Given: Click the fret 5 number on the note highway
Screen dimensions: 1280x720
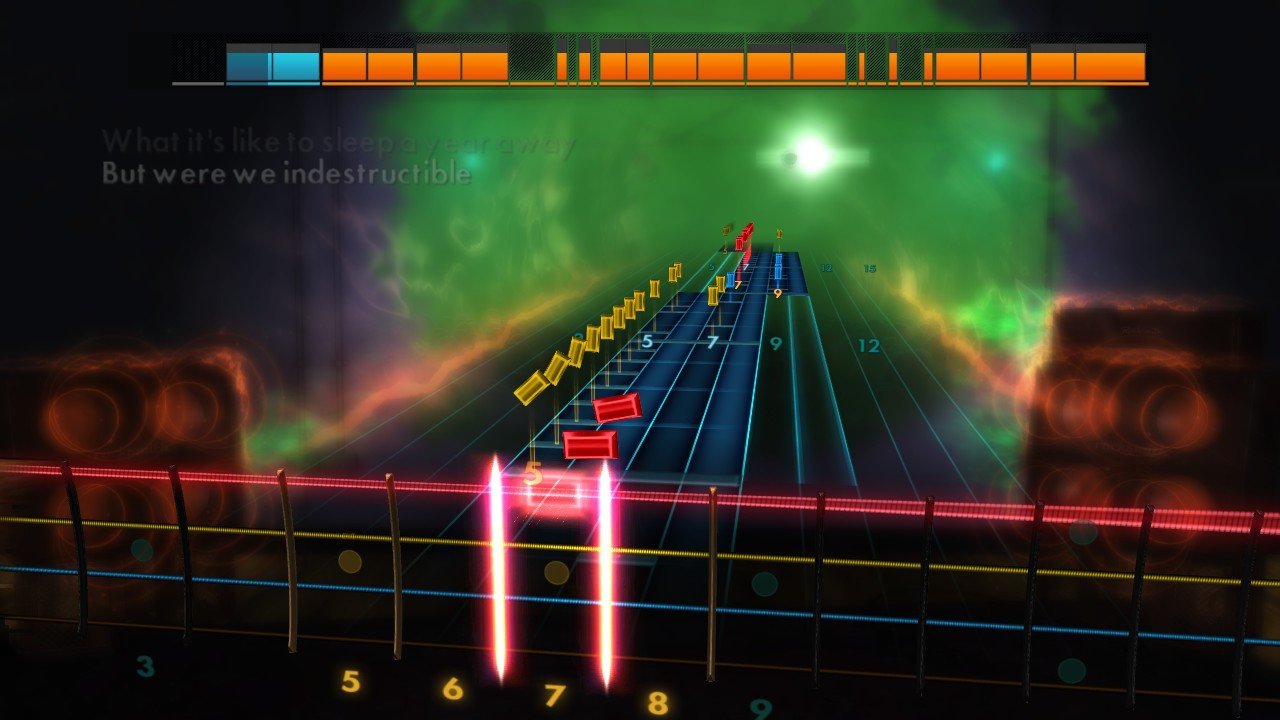Looking at the screenshot, I should coord(645,343).
